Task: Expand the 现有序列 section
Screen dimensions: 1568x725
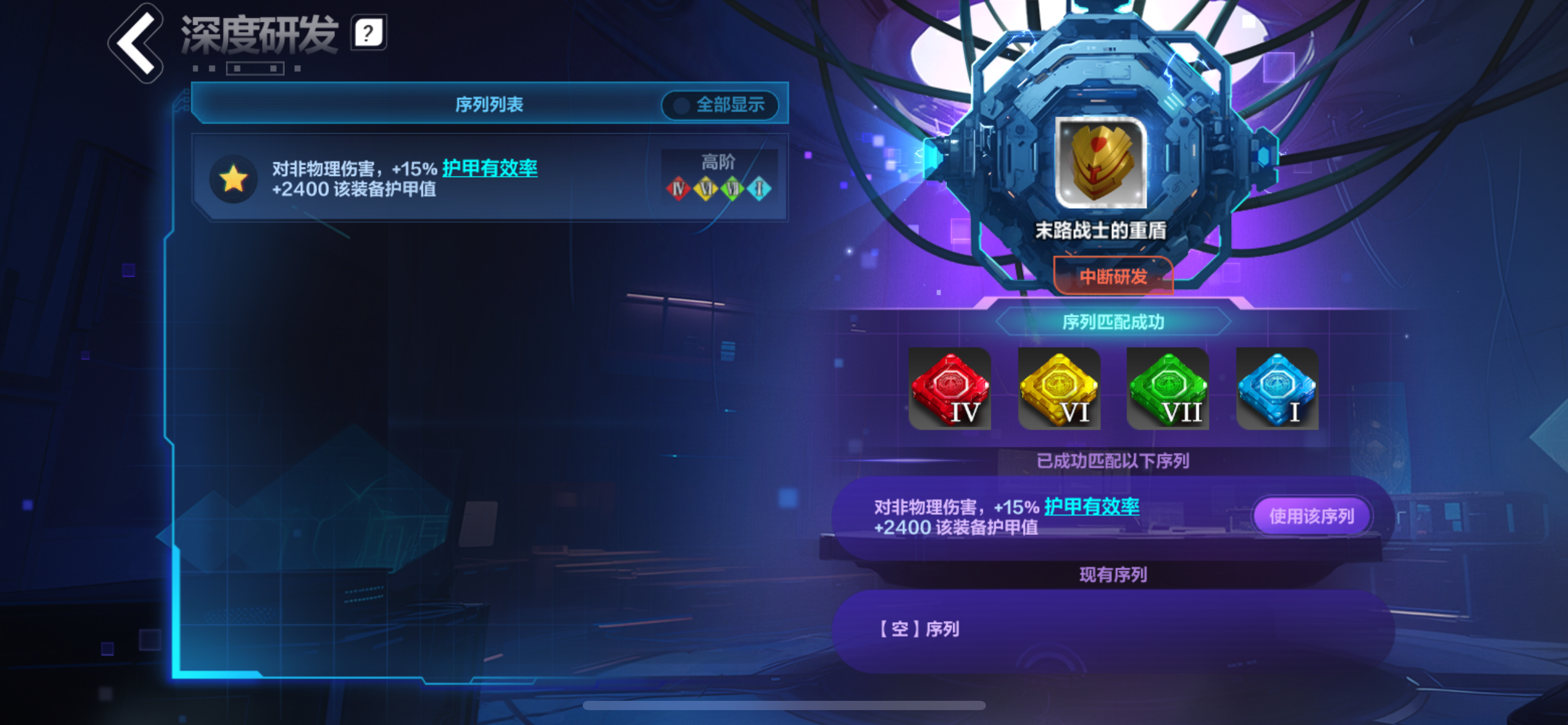Action: tap(1112, 574)
